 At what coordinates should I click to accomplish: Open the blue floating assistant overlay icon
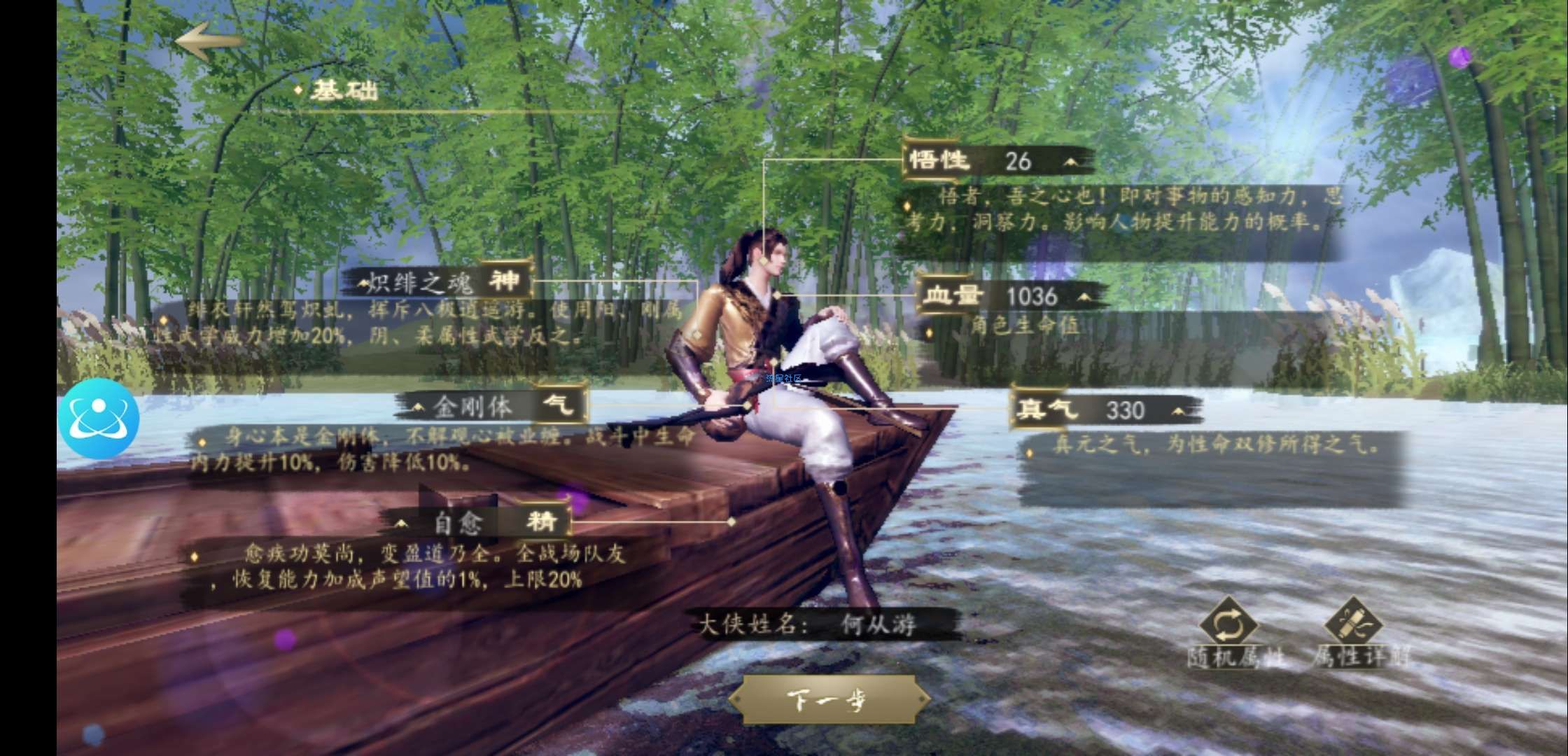[99, 418]
